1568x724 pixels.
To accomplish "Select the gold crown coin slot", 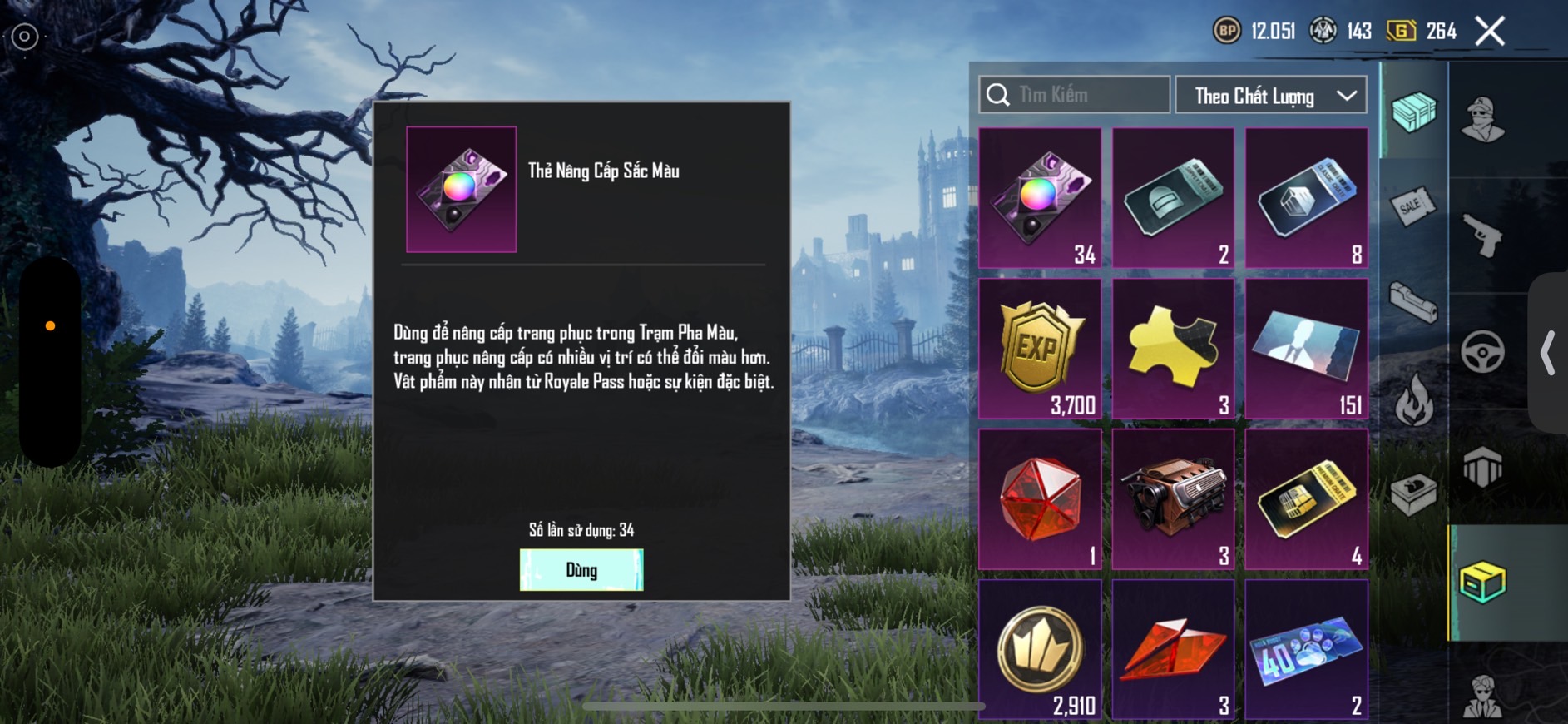I will [x=1040, y=649].
